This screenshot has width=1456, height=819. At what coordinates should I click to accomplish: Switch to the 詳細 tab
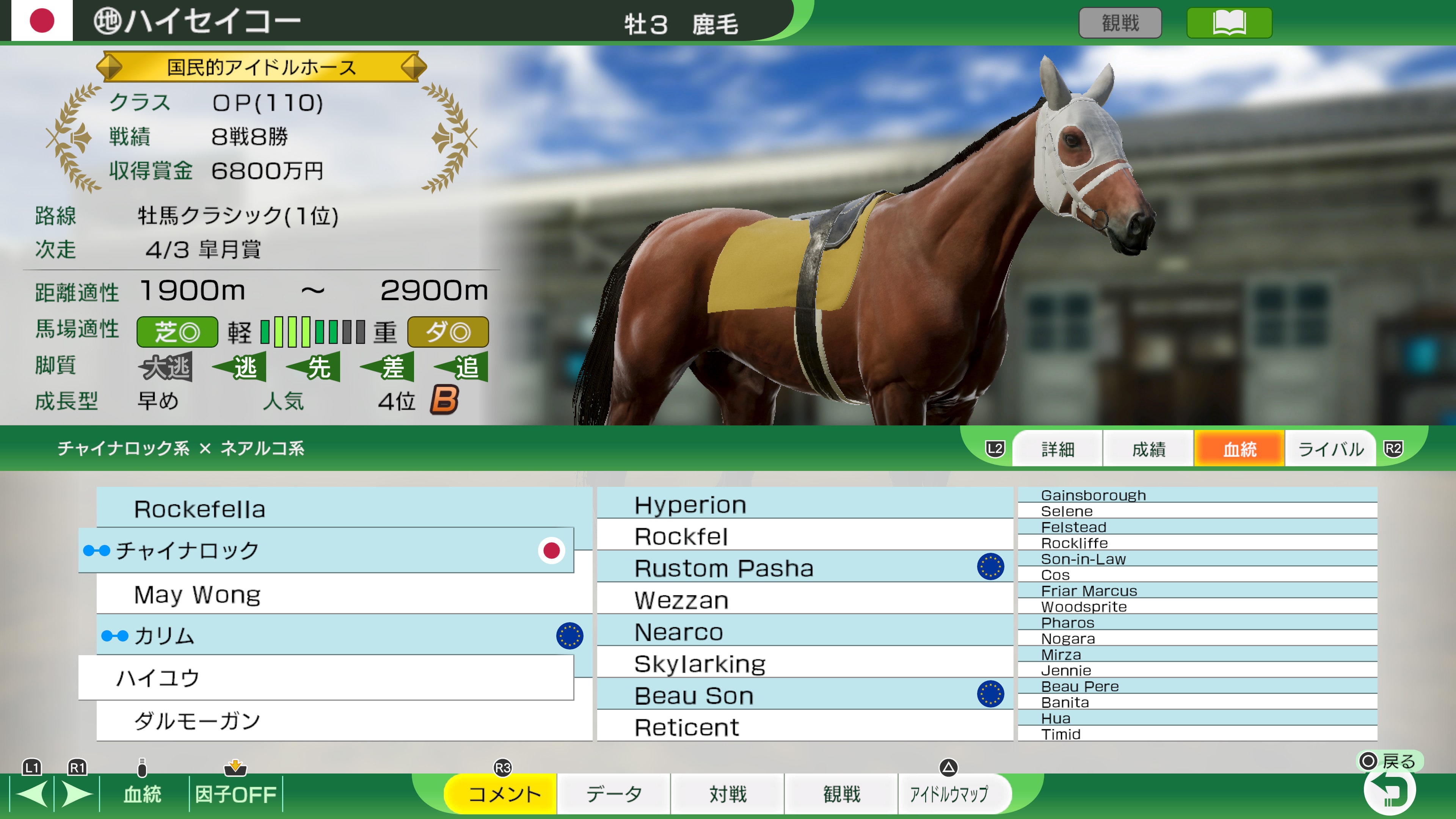[x=1057, y=448]
